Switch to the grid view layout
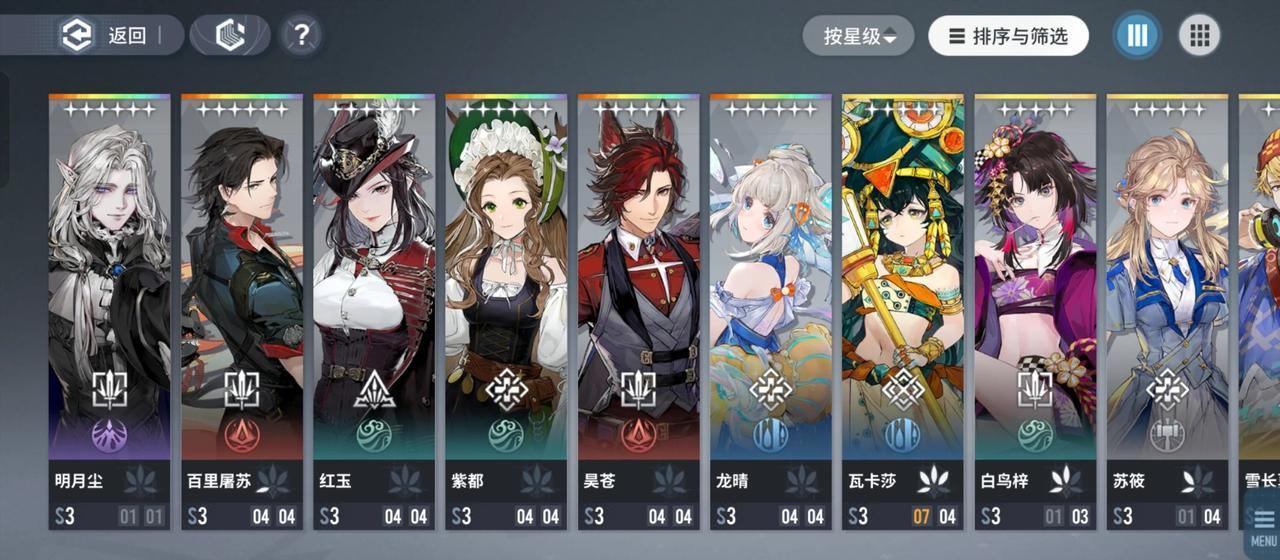This screenshot has height=560, width=1280. (x=1199, y=36)
